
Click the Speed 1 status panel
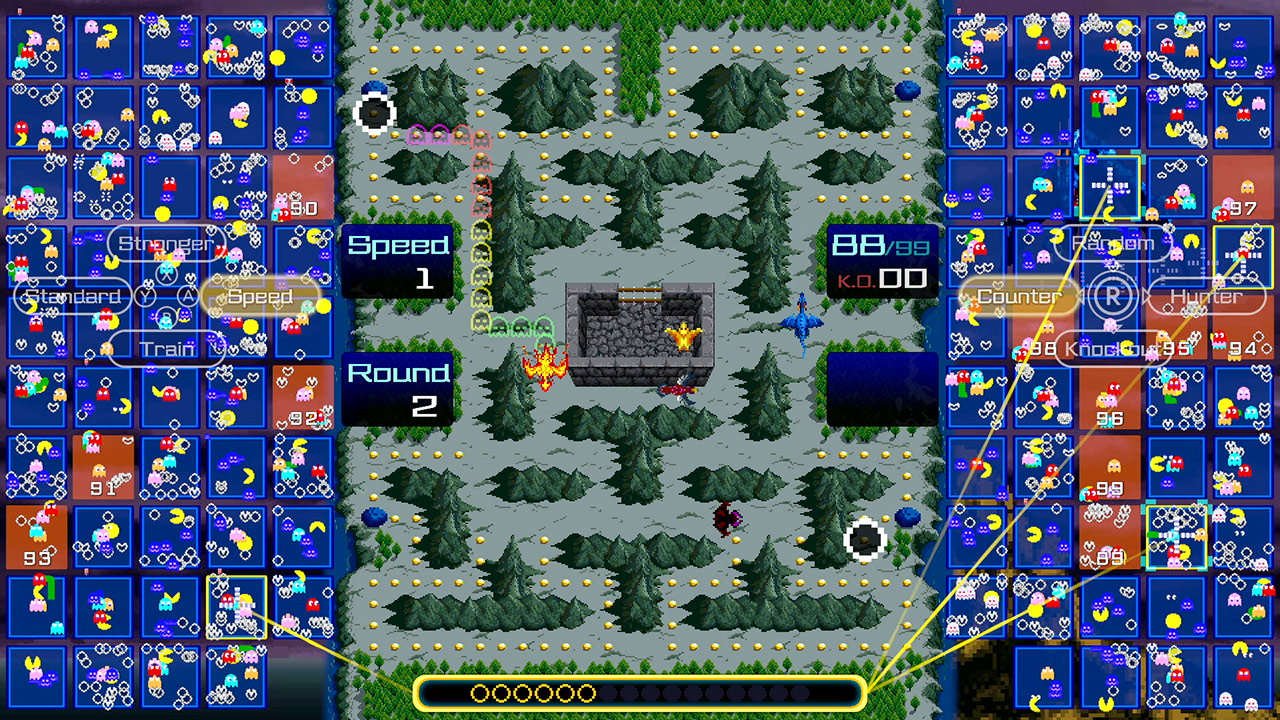399,258
